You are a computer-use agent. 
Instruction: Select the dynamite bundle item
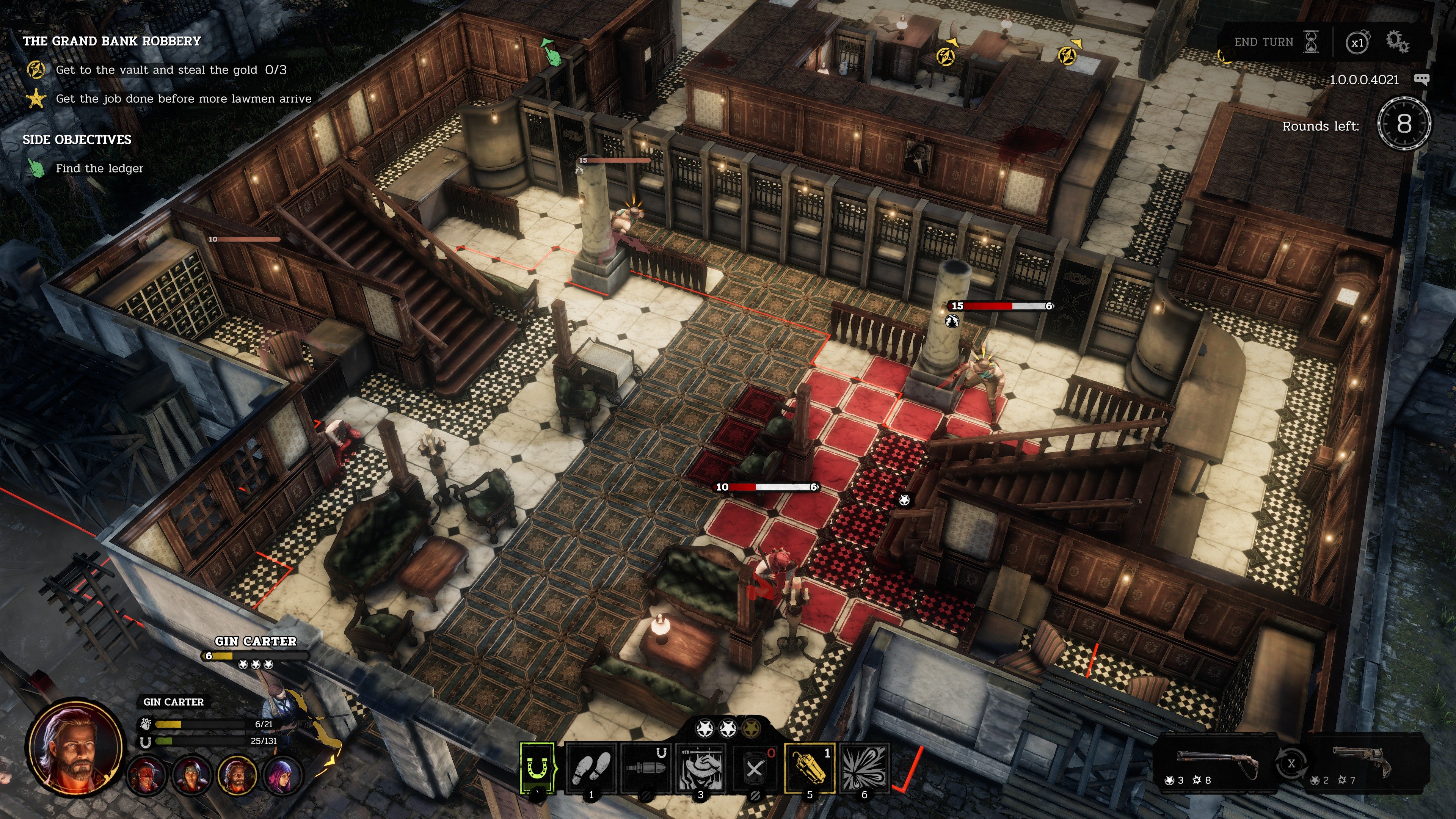pyautogui.click(x=810, y=768)
